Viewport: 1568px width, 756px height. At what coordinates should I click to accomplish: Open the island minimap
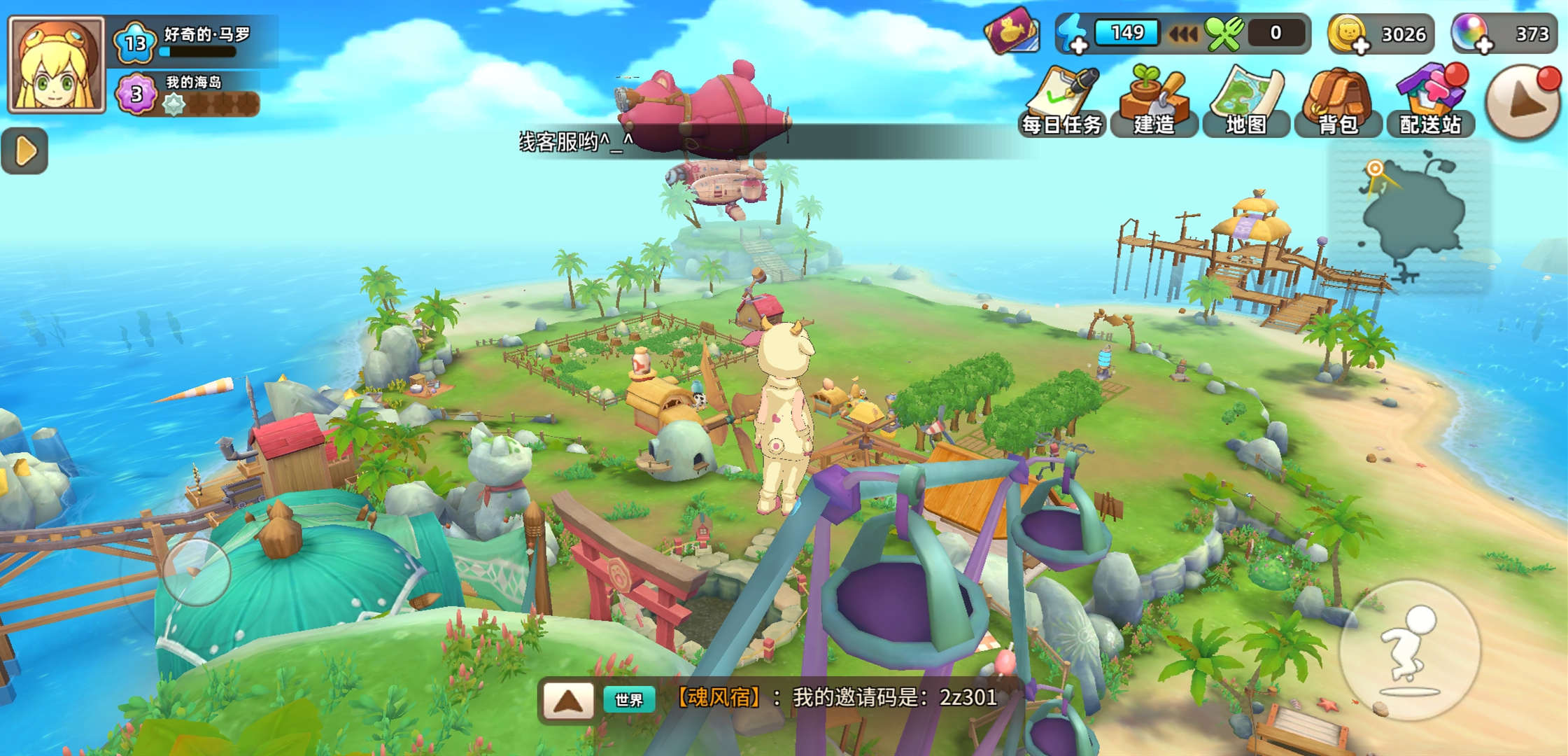1409,218
